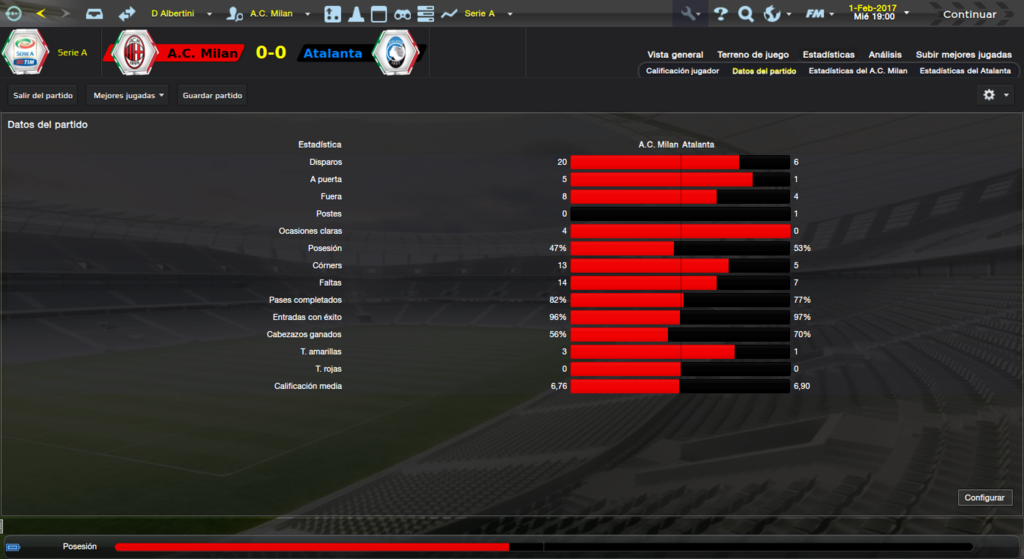Open Estadísticas del A.C. Milan

click(x=857, y=71)
